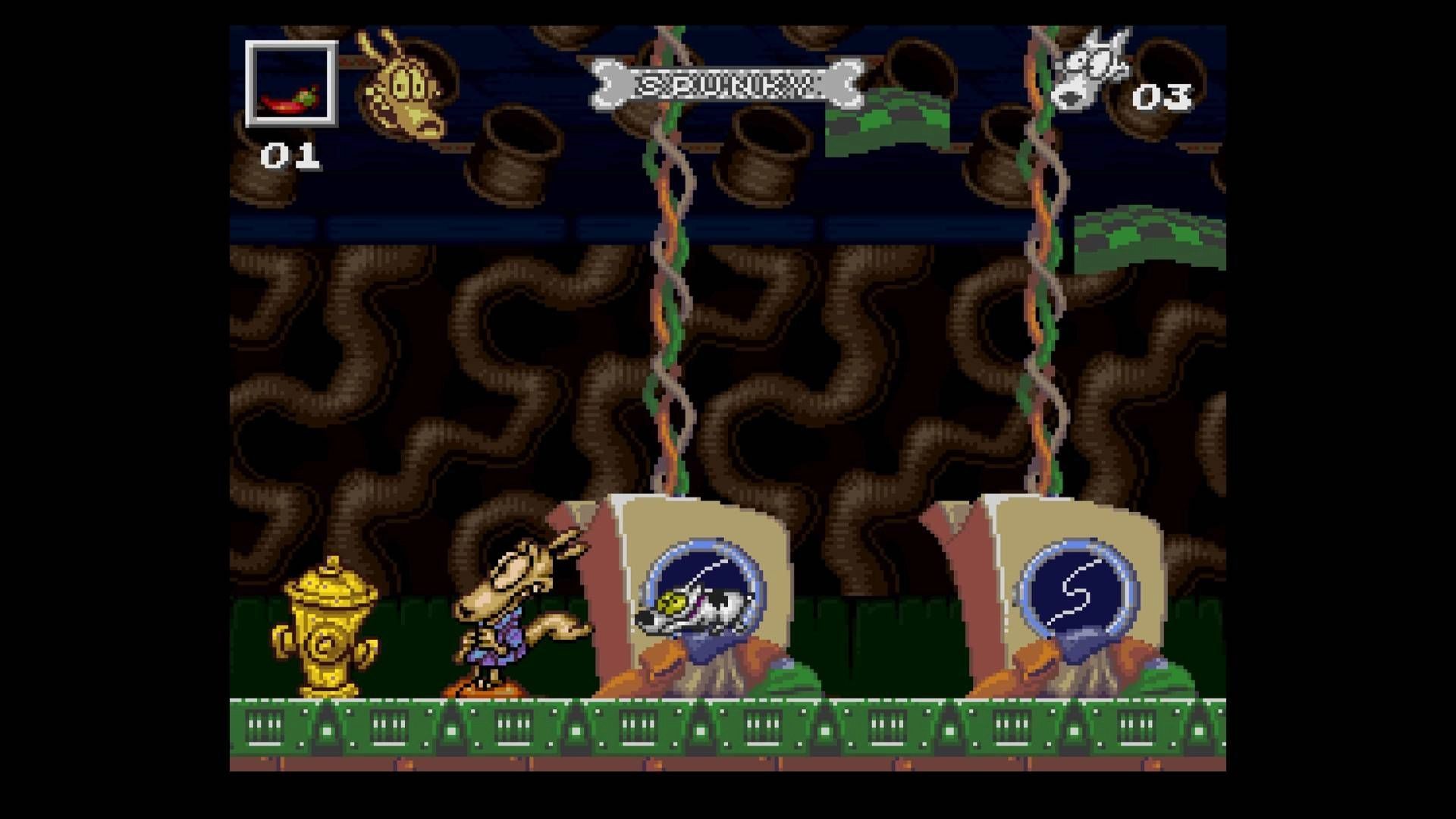Click the item counter reading 01
Viewport: 1456px width, 819px height.
292,155
